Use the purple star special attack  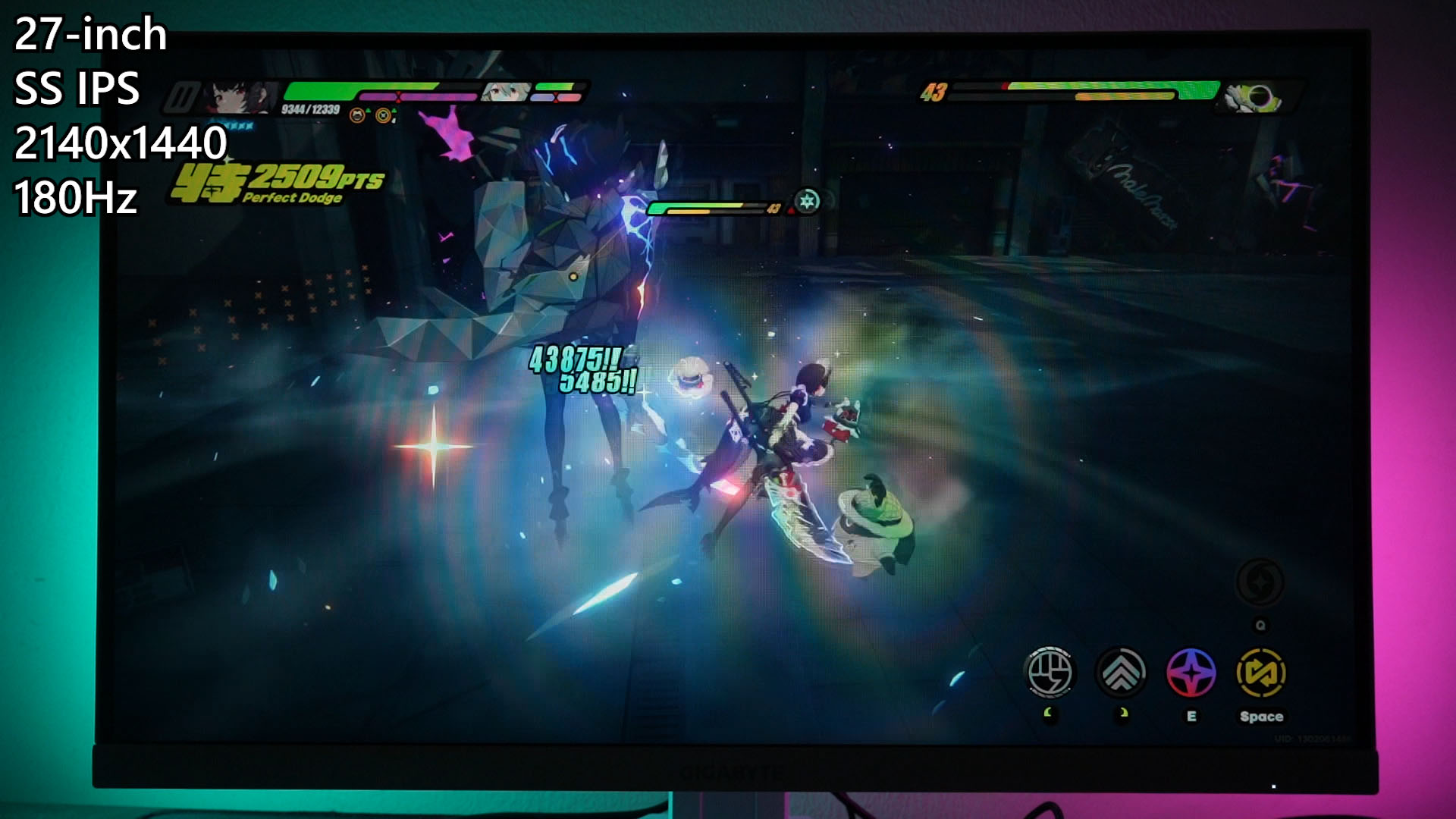[x=1191, y=673]
